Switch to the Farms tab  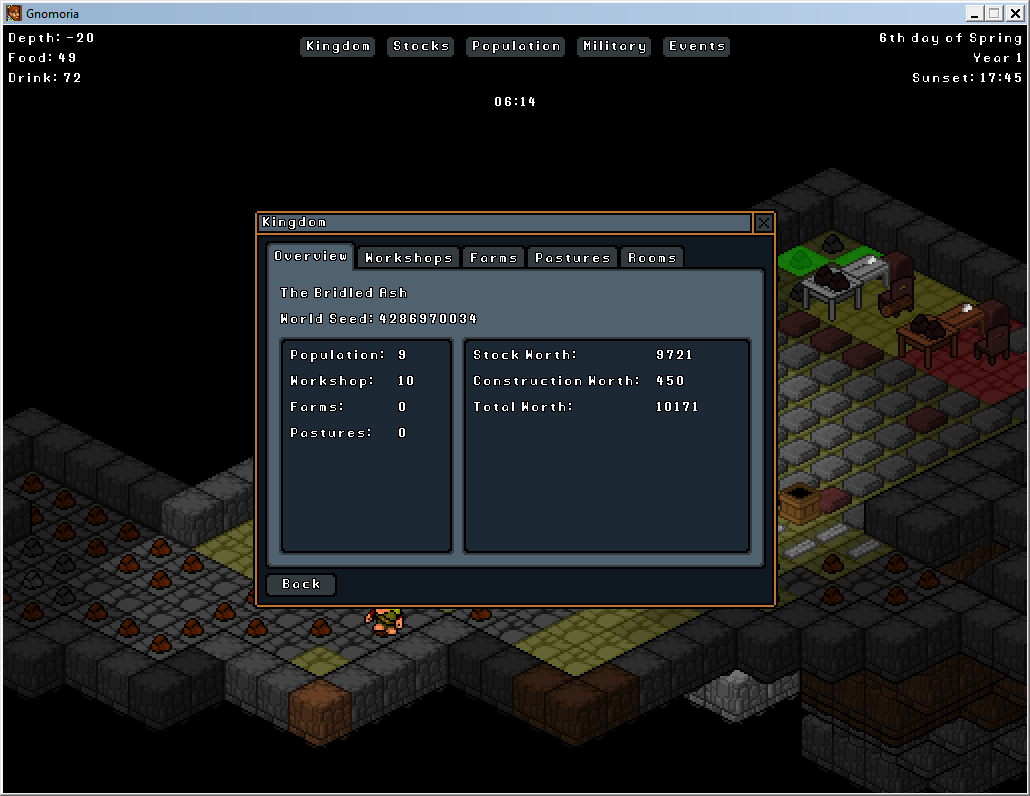(x=493, y=258)
